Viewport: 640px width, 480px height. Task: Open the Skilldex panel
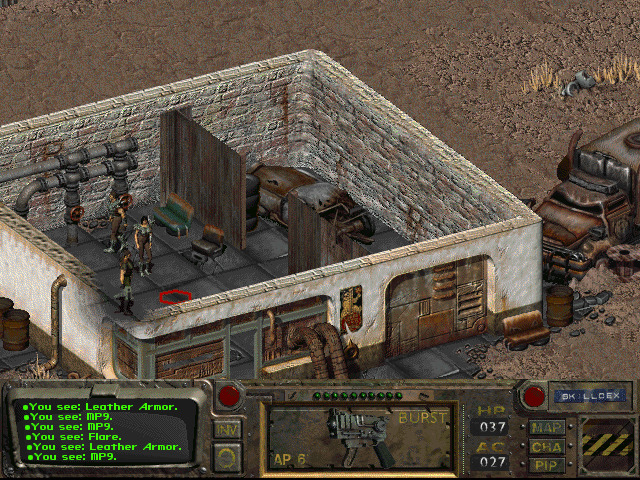(x=577, y=396)
